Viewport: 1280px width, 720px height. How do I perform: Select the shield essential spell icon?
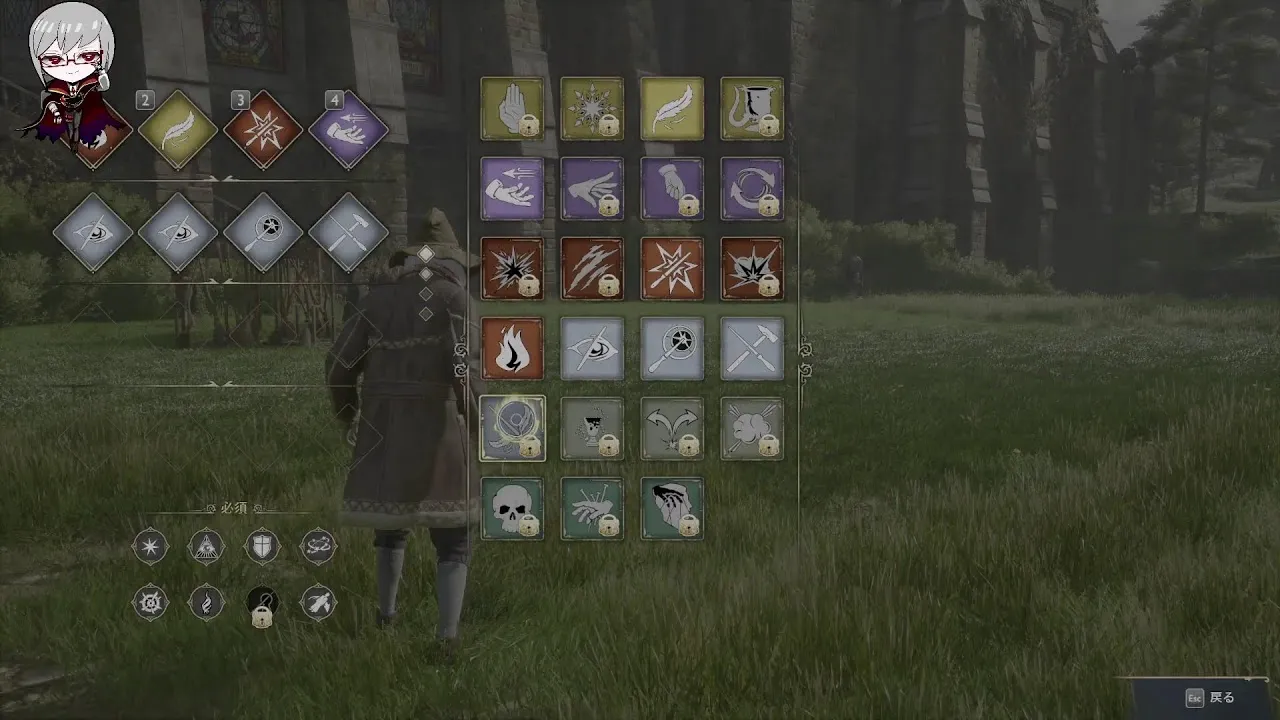pos(262,546)
